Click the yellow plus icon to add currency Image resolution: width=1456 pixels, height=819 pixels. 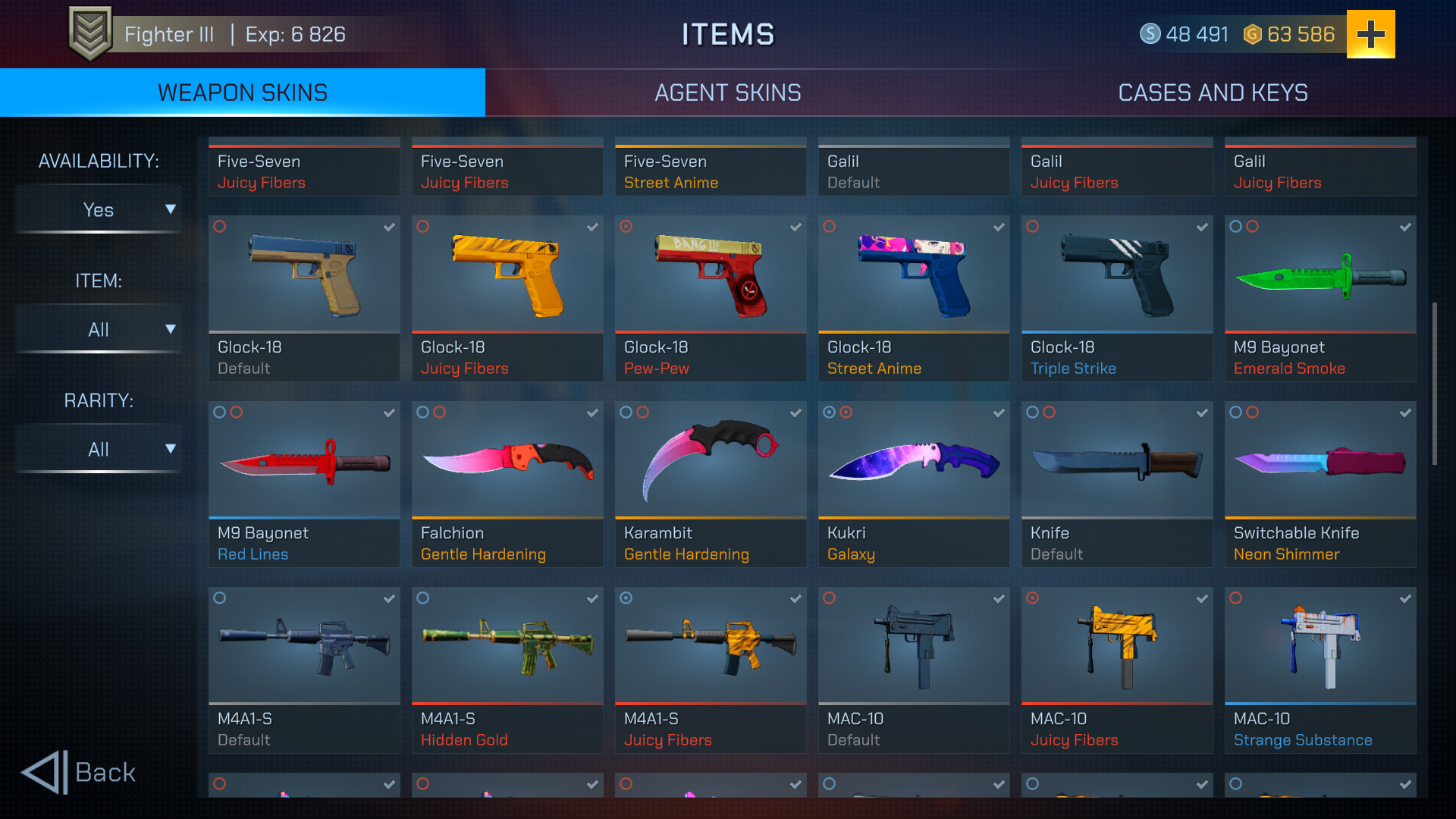[x=1370, y=33]
